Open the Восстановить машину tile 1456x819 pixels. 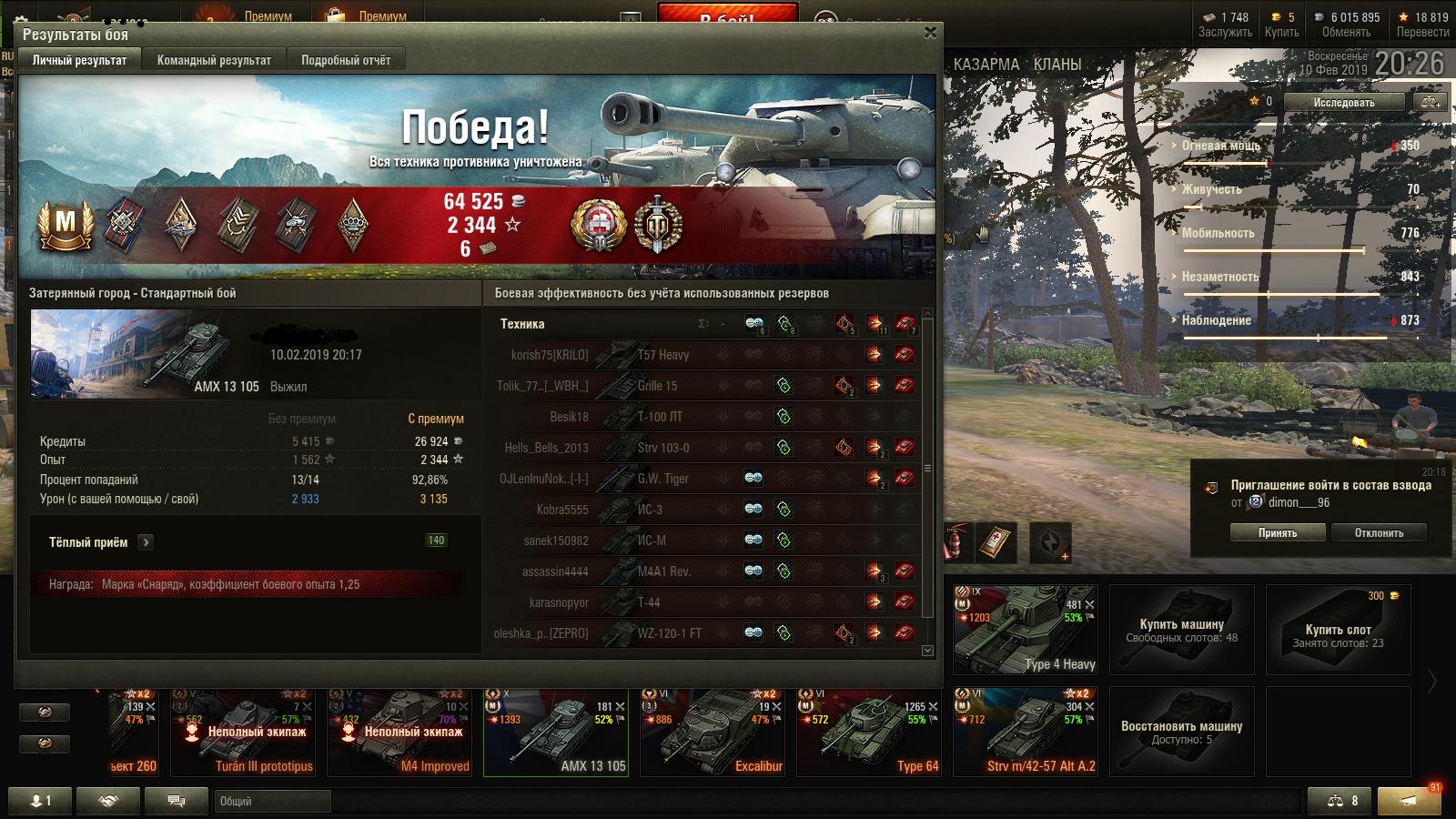pyautogui.click(x=1181, y=732)
